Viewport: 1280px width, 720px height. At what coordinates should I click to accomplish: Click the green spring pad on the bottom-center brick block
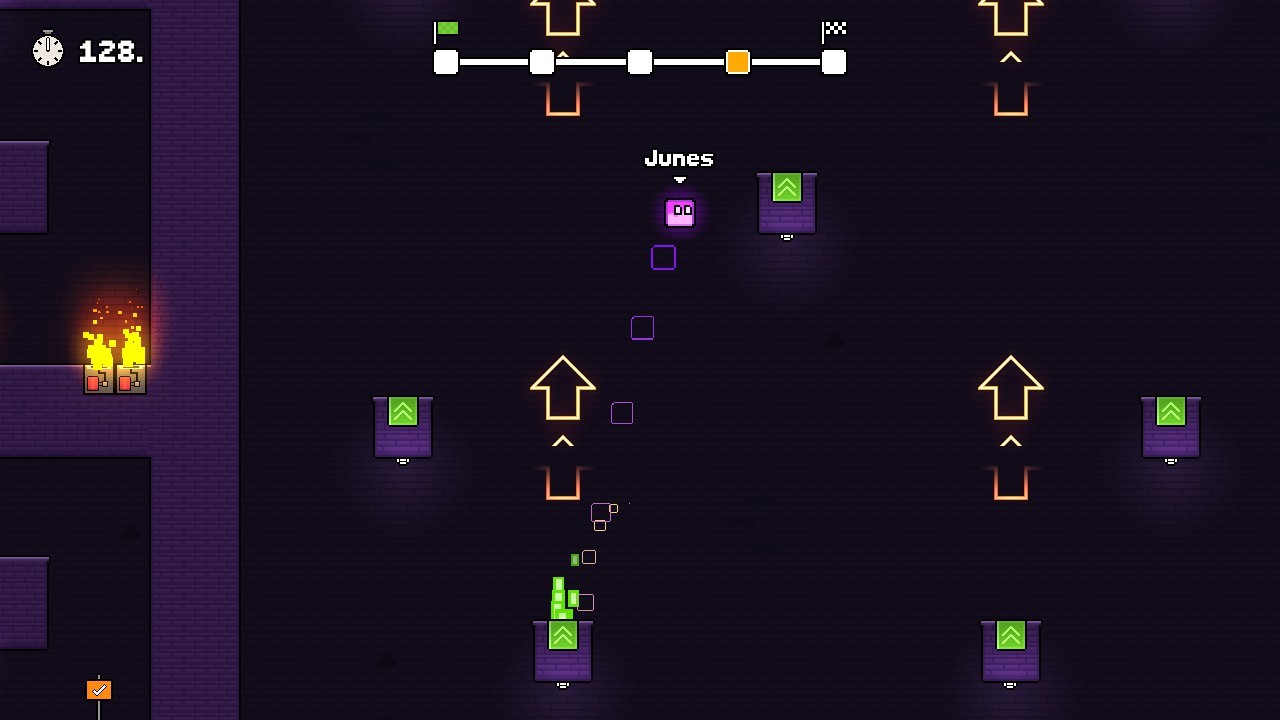[x=563, y=635]
